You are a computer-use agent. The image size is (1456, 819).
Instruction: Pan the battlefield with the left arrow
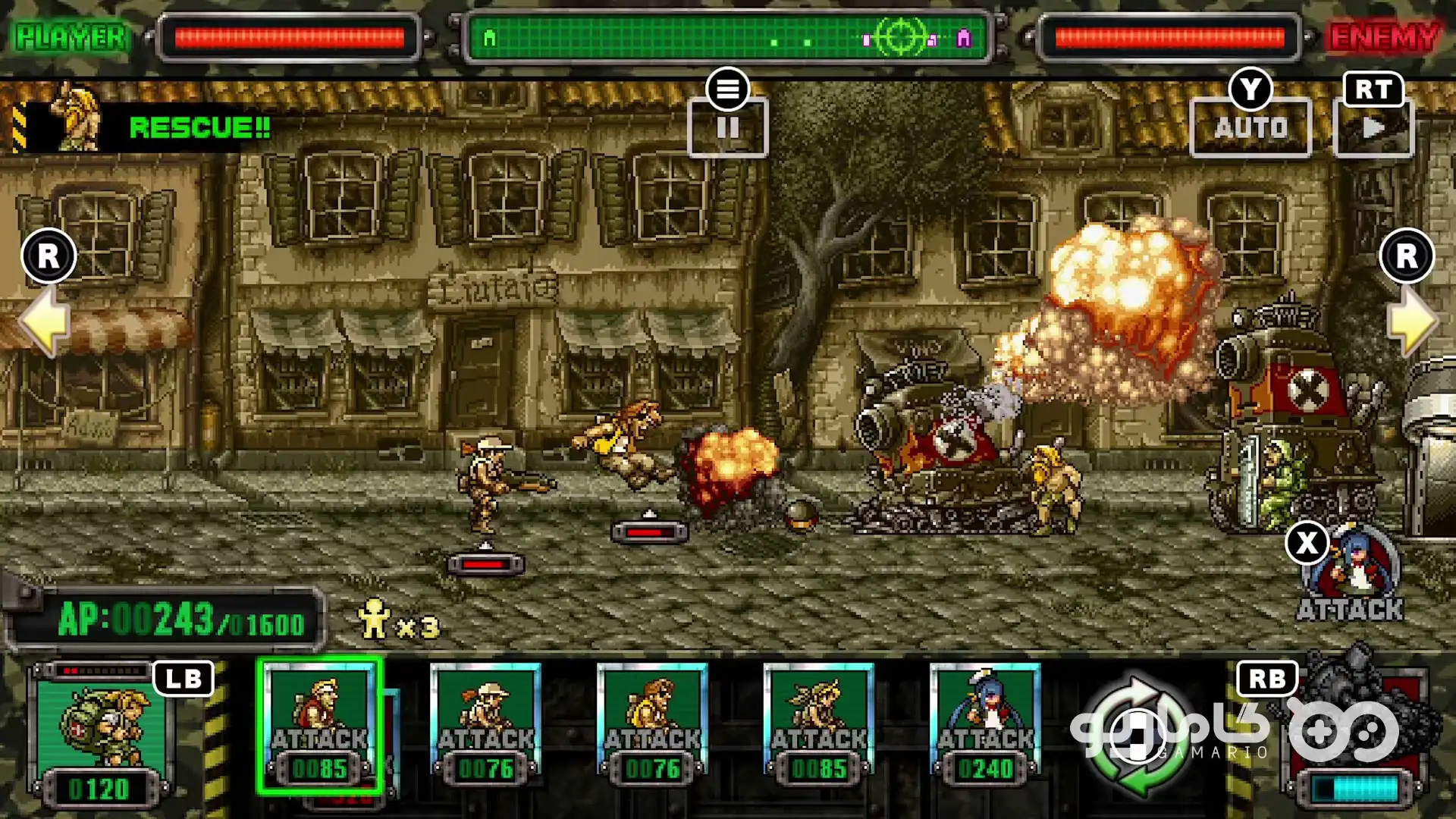[45, 322]
